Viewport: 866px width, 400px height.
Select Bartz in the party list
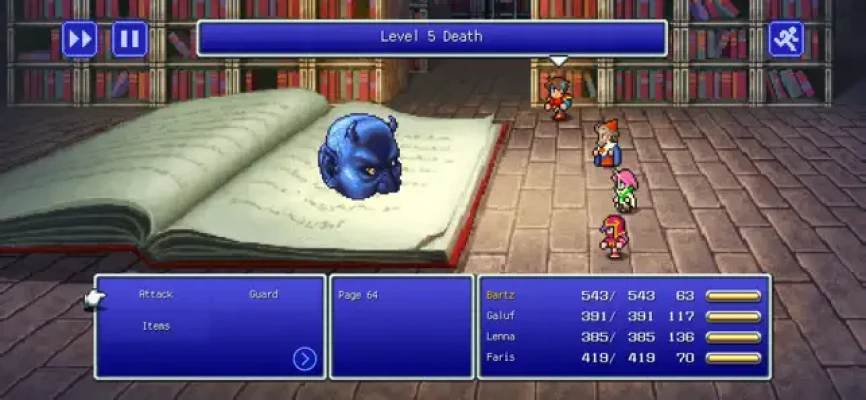coord(500,295)
